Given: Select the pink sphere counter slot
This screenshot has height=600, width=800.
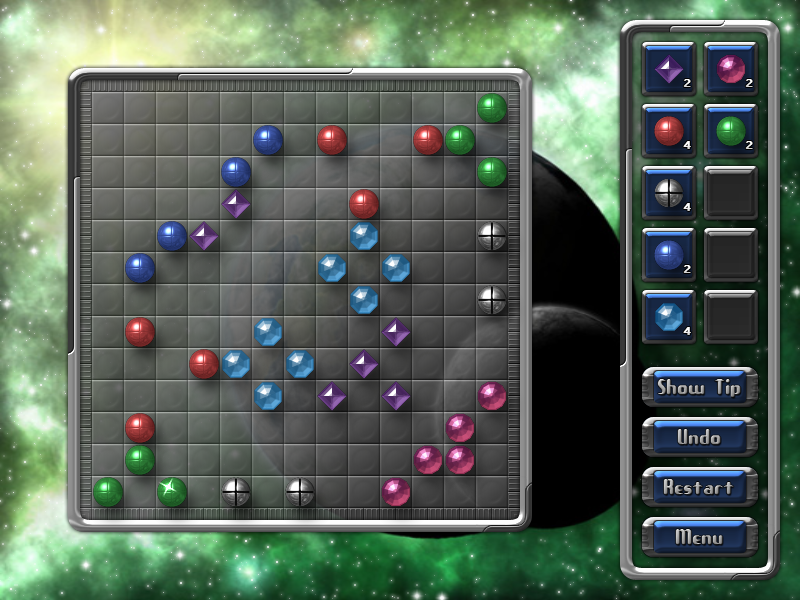Looking at the screenshot, I should (x=730, y=68).
